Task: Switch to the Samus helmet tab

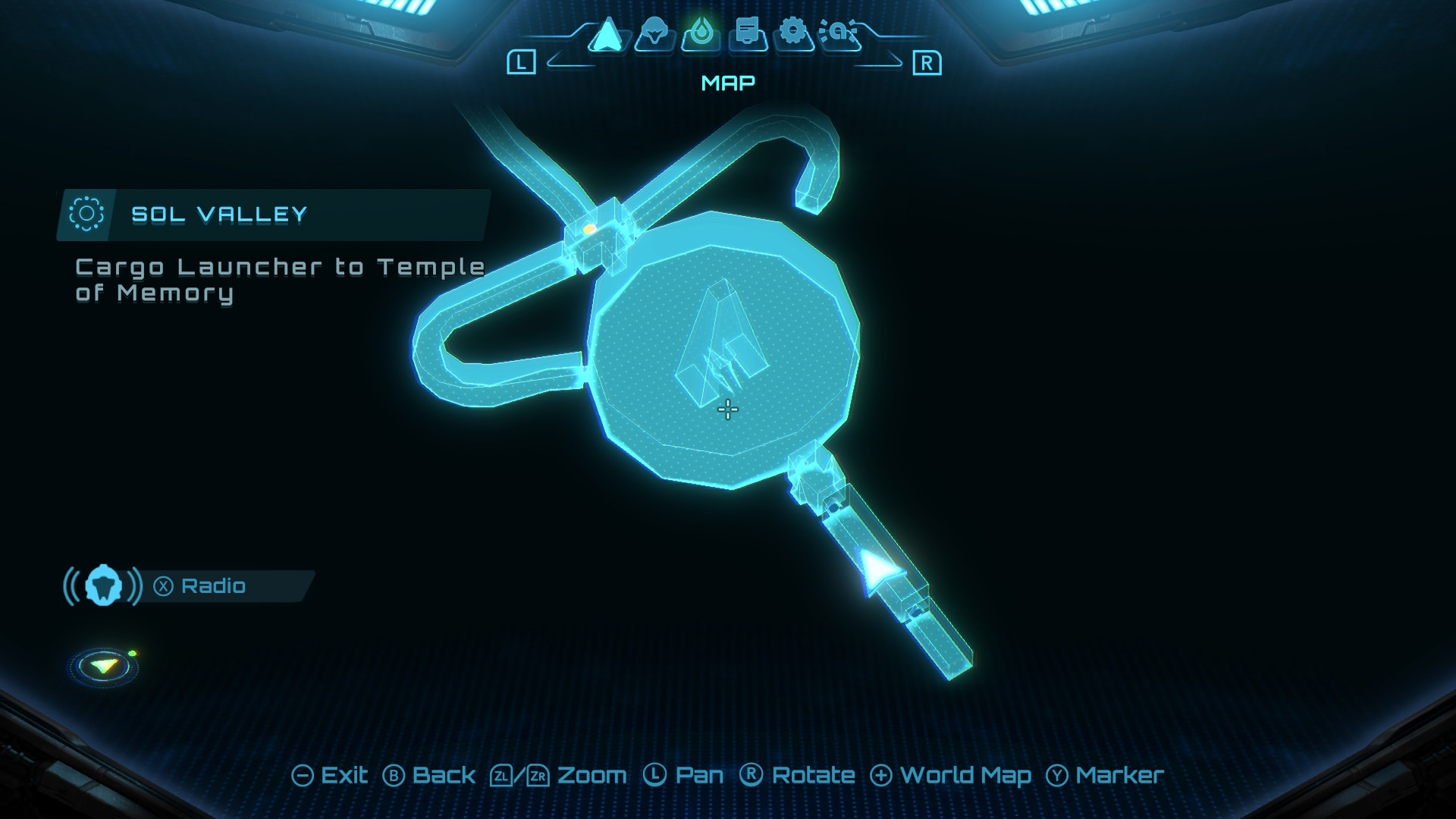Action: pos(654,35)
